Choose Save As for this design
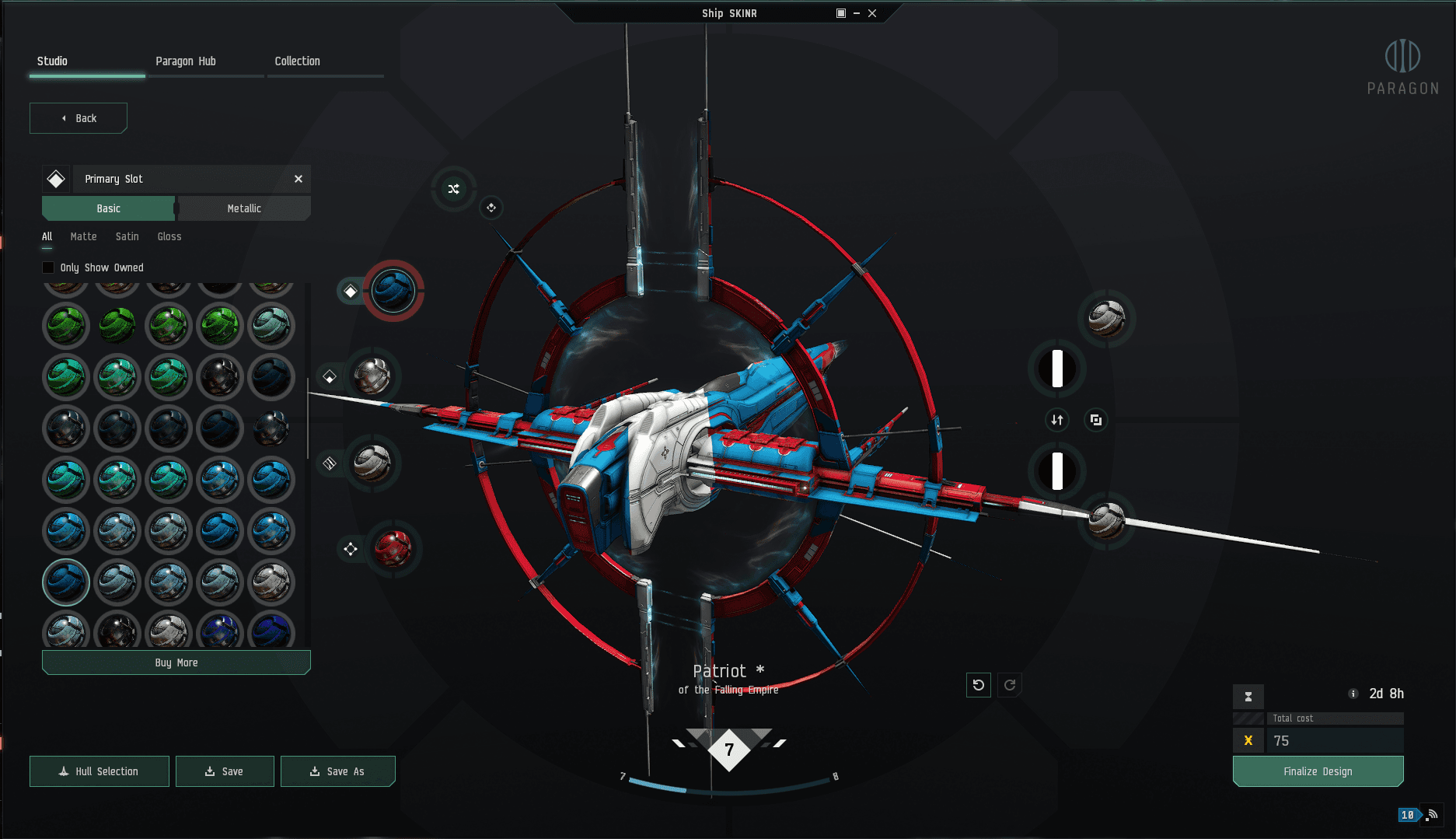The image size is (1456, 839). tap(337, 771)
